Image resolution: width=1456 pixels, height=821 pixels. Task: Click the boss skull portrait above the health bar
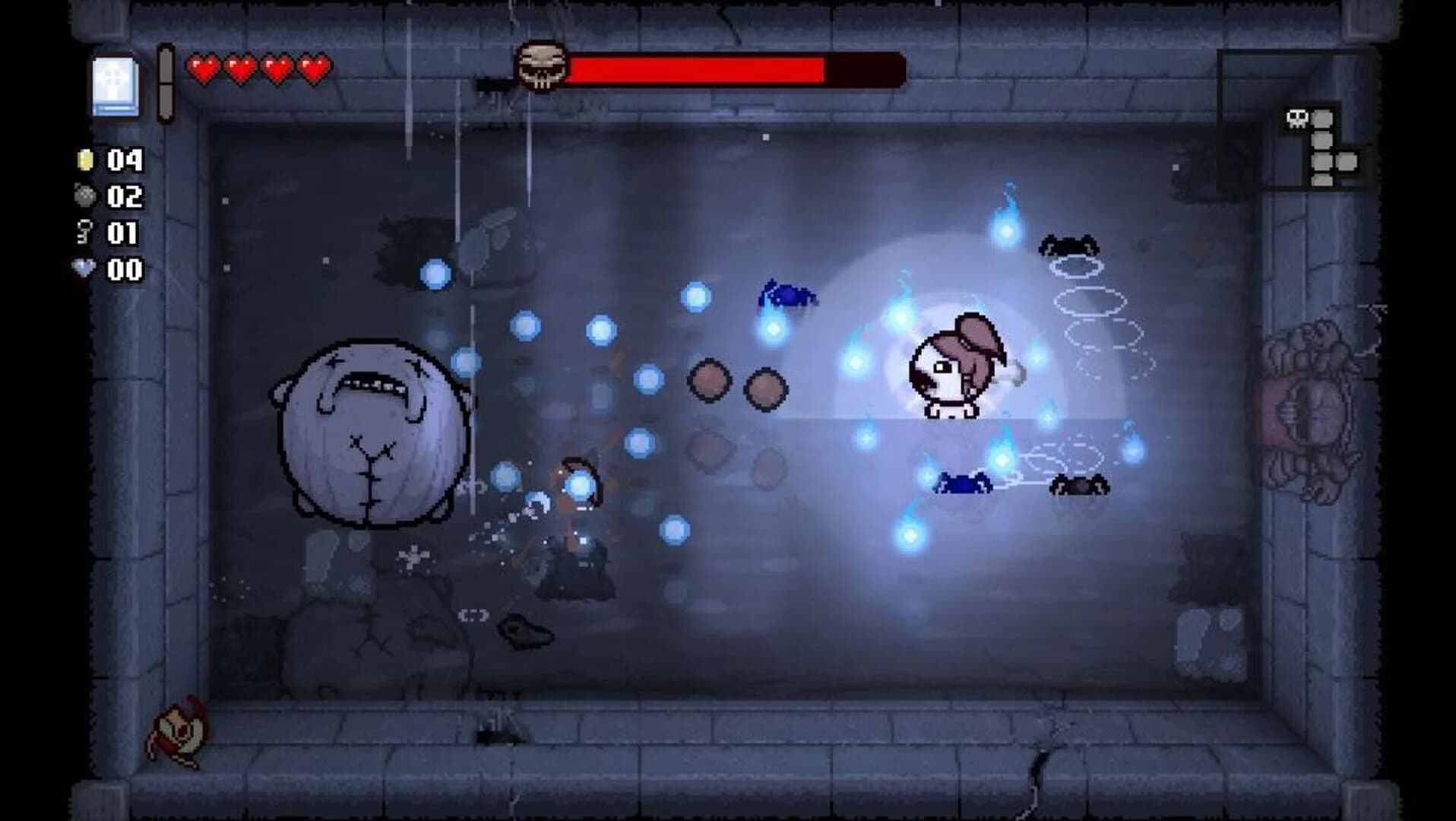tap(543, 66)
